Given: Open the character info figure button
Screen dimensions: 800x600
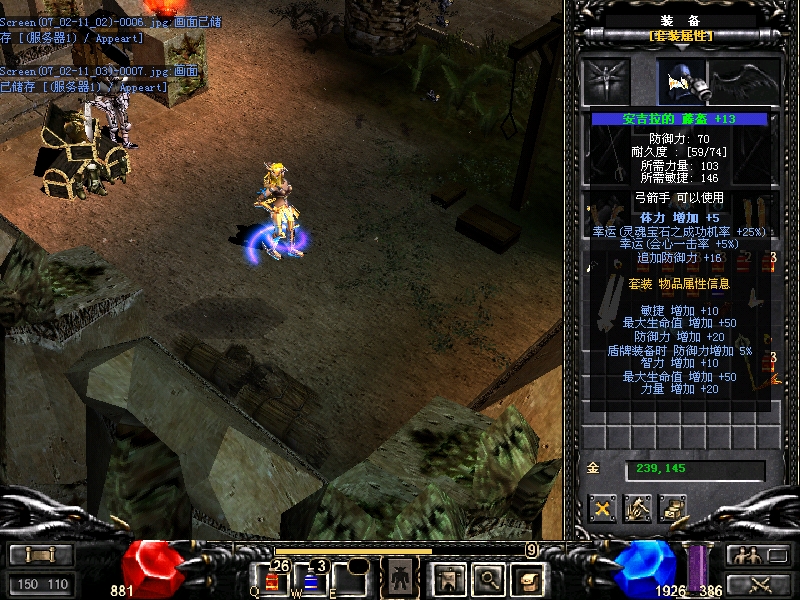Looking at the screenshot, I should coord(400,577).
